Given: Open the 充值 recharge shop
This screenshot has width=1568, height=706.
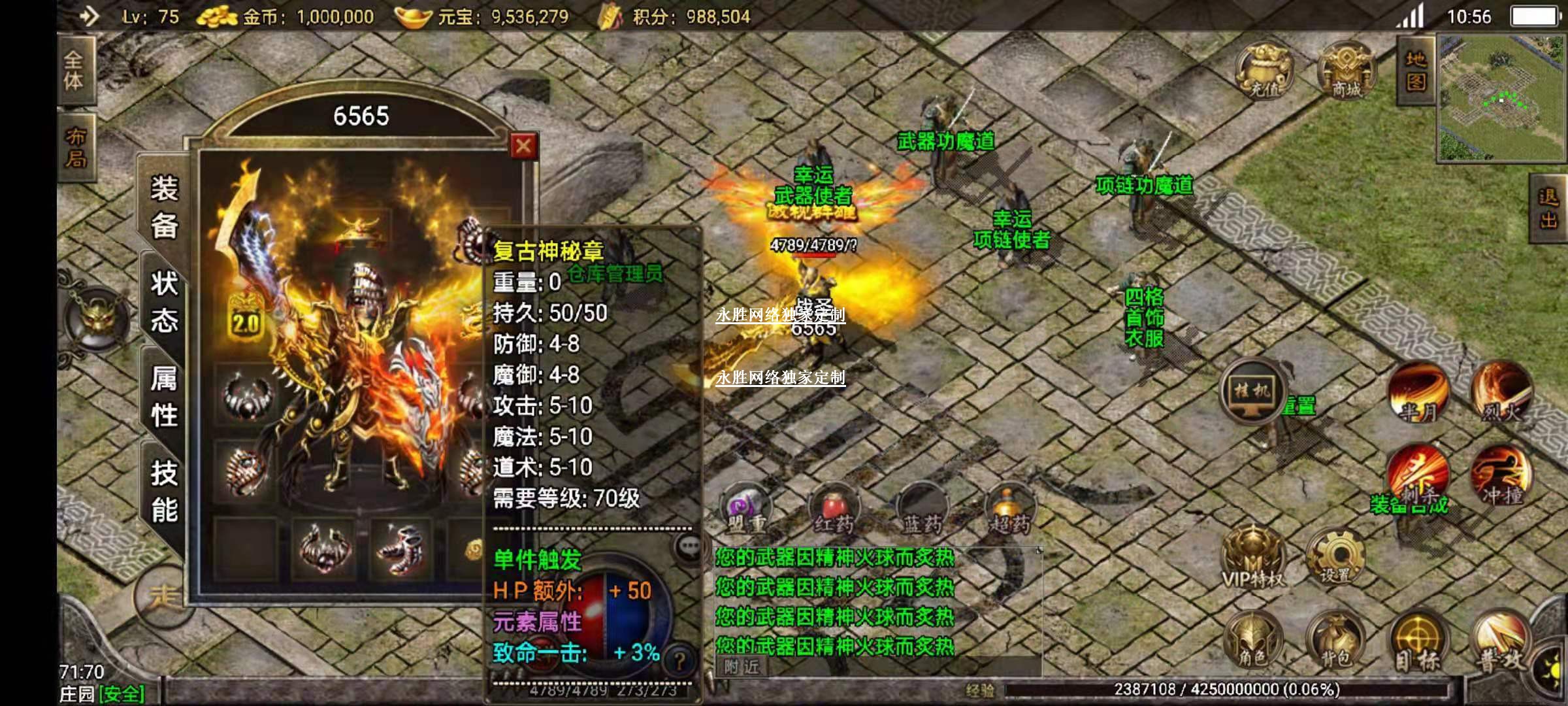Looking at the screenshot, I should [1265, 71].
